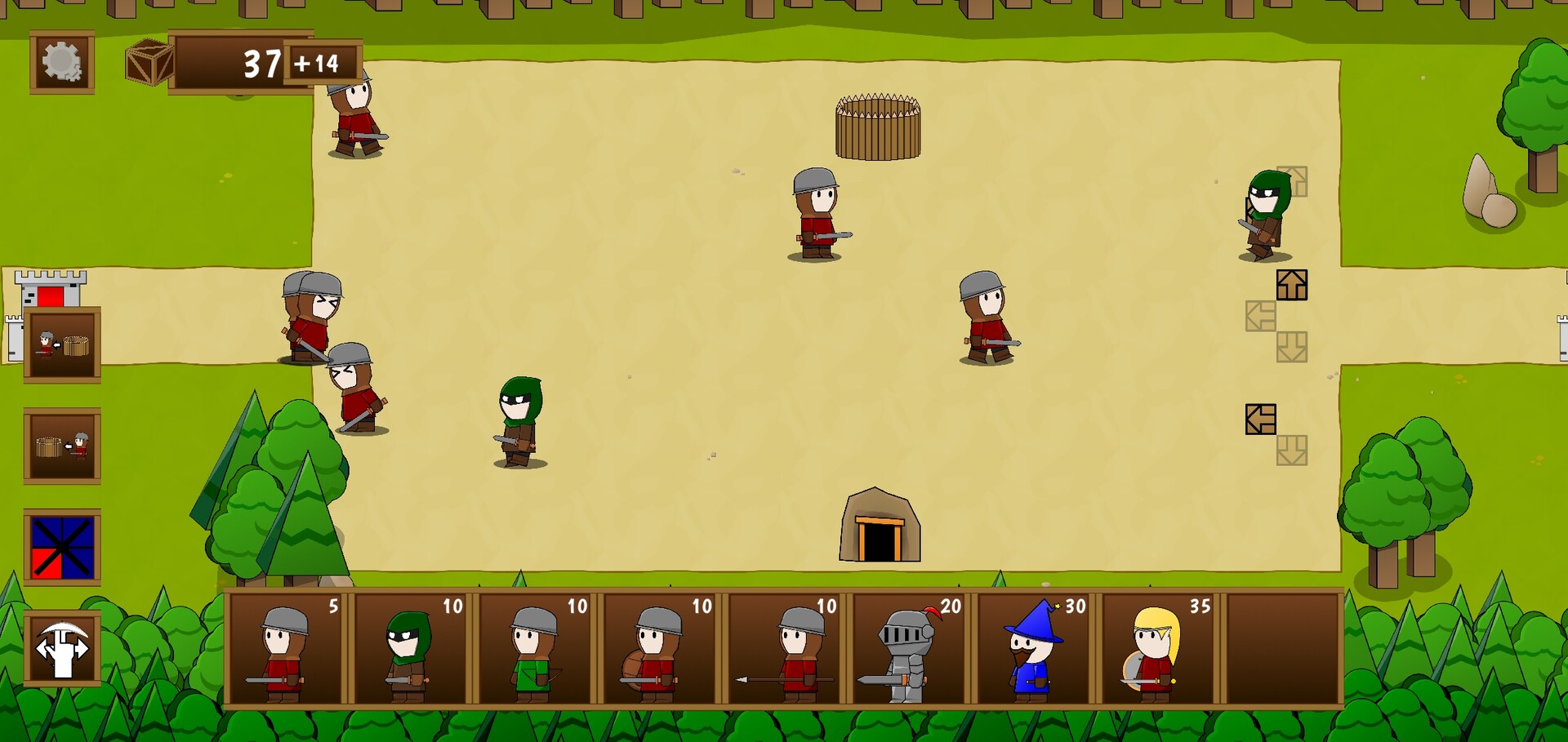Toggle the leftward path direction tile
Viewport: 1568px width, 742px height.
(1261, 418)
